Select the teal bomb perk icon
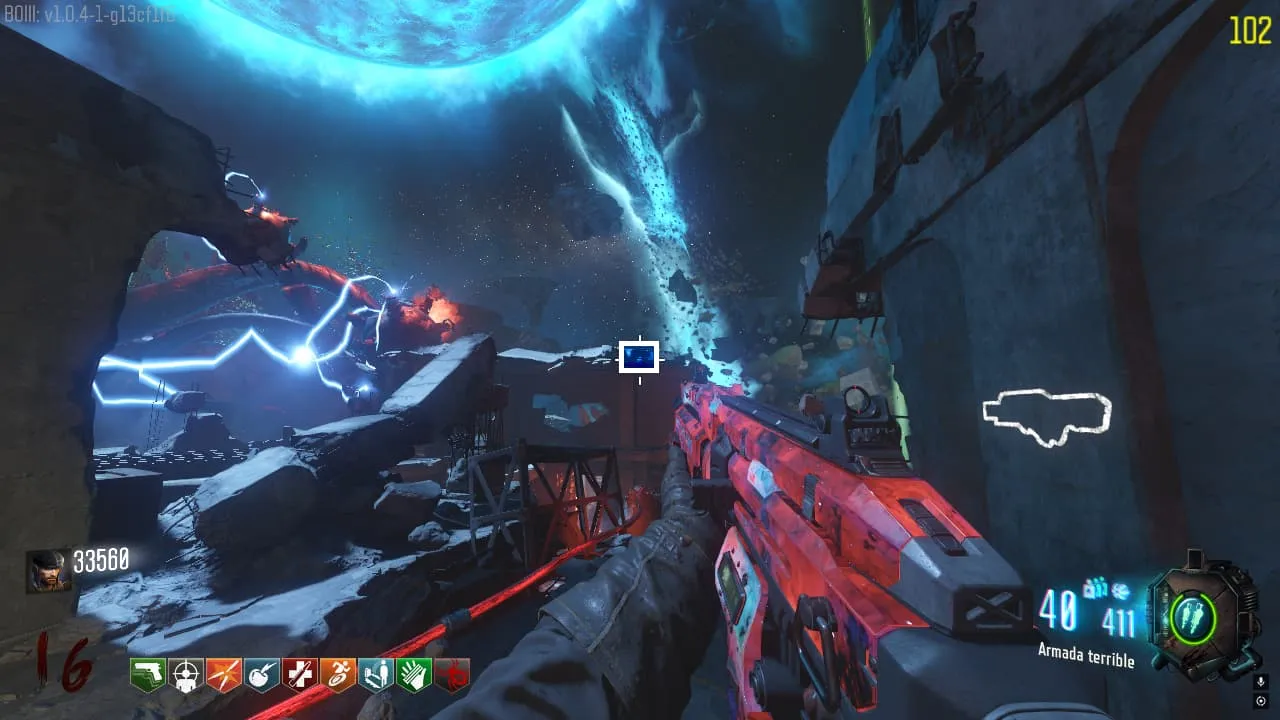This screenshot has height=720, width=1280. (261, 676)
